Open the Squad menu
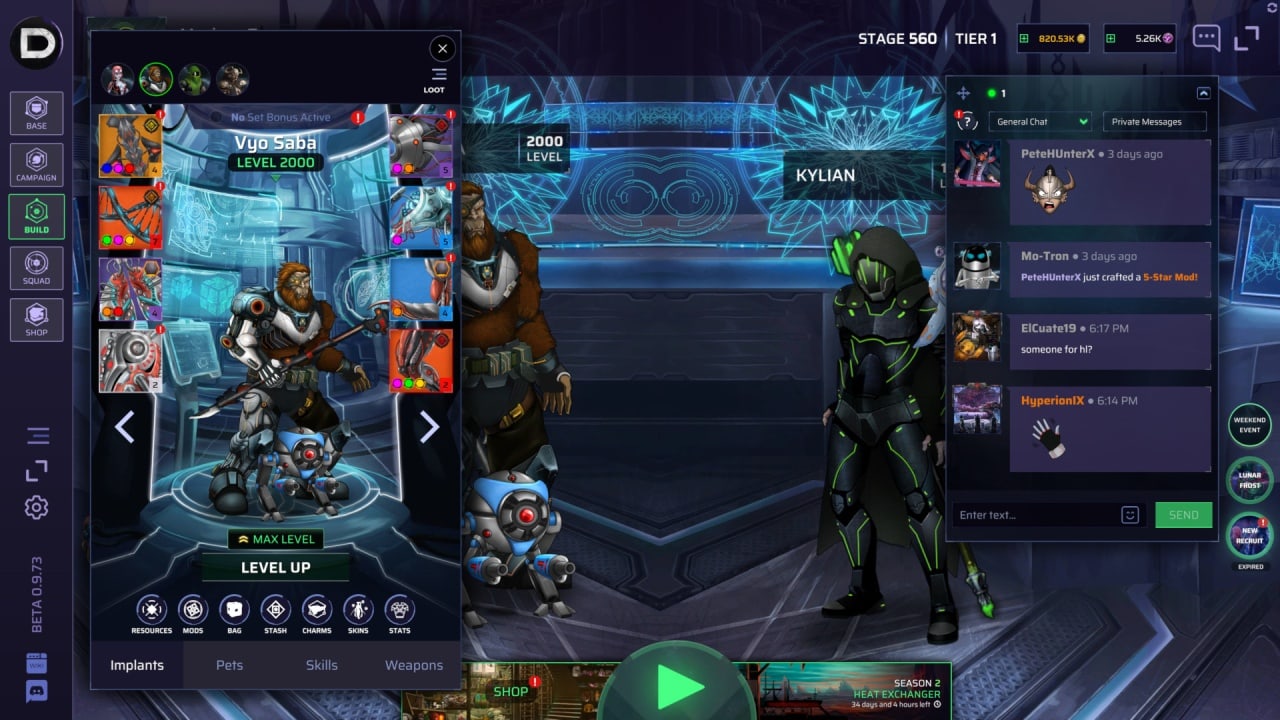The image size is (1280, 720). [x=36, y=268]
